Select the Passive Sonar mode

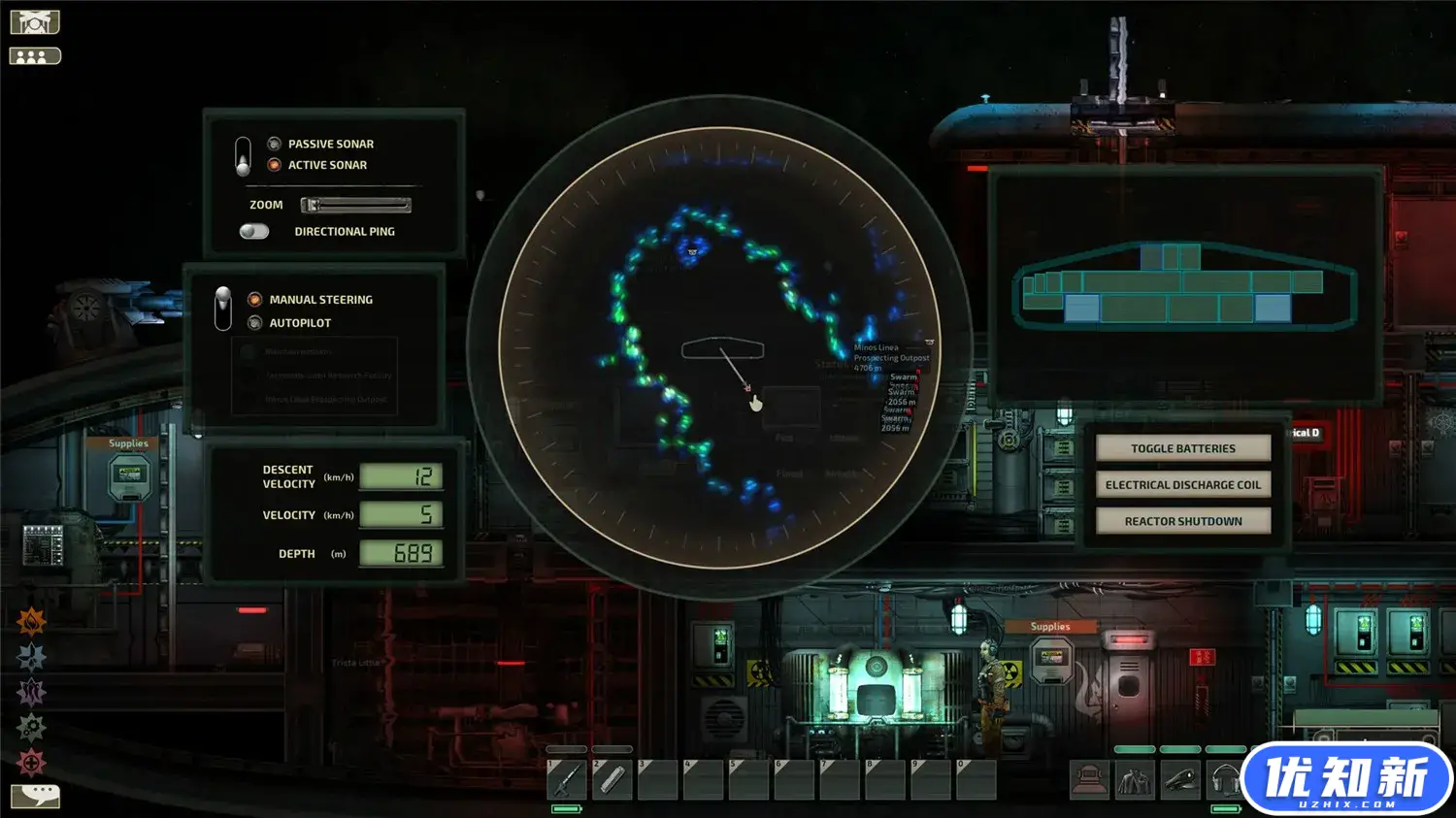[x=275, y=144]
